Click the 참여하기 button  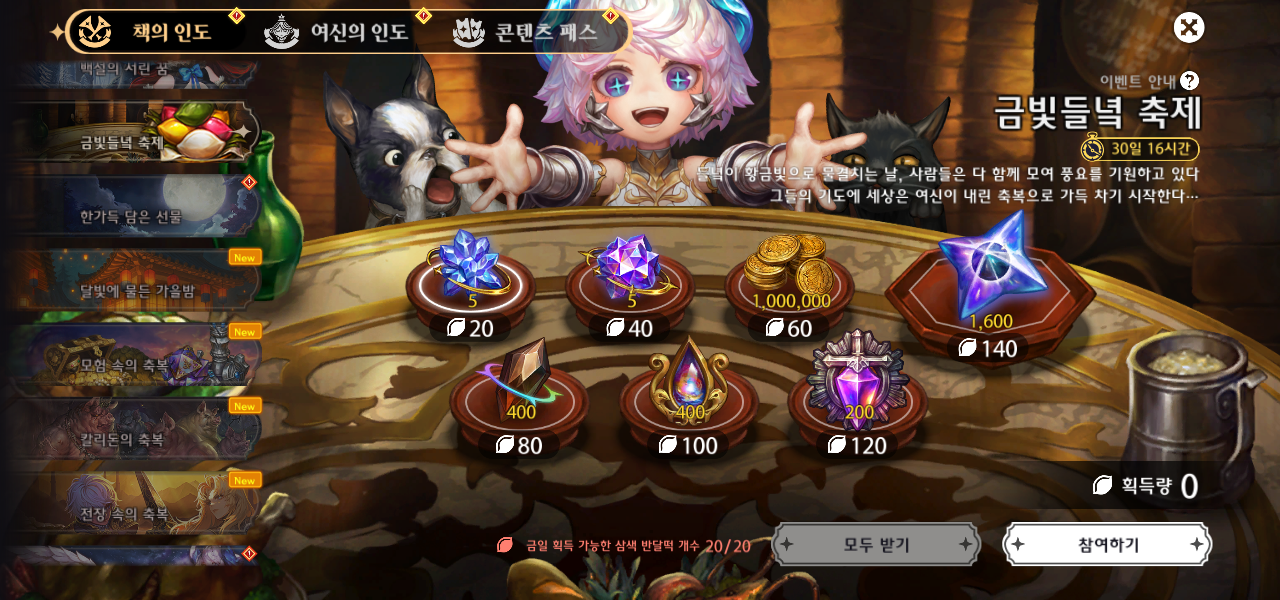[1107, 545]
